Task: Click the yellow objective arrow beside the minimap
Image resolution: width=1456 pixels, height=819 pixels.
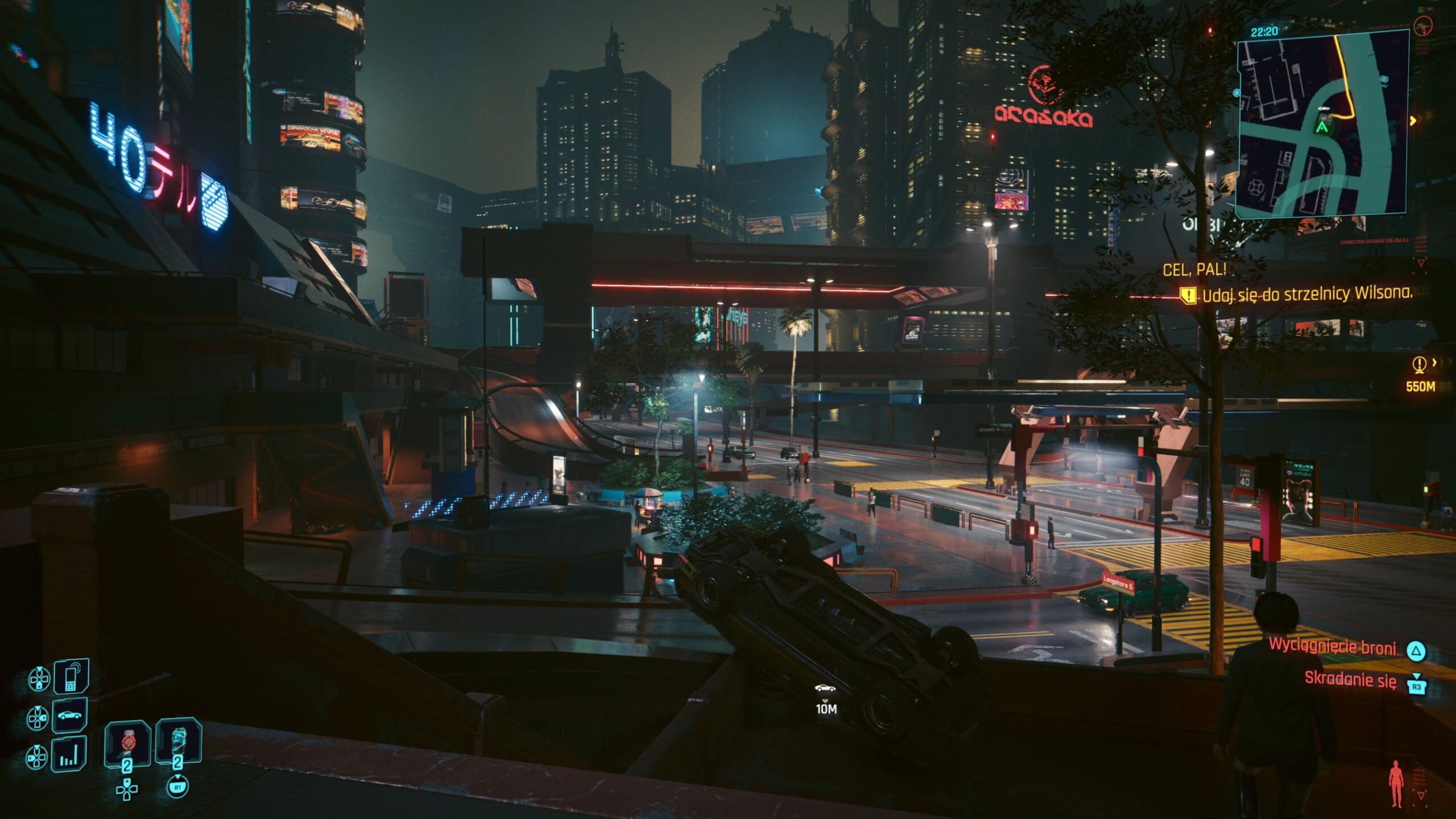Action: pos(1413,121)
